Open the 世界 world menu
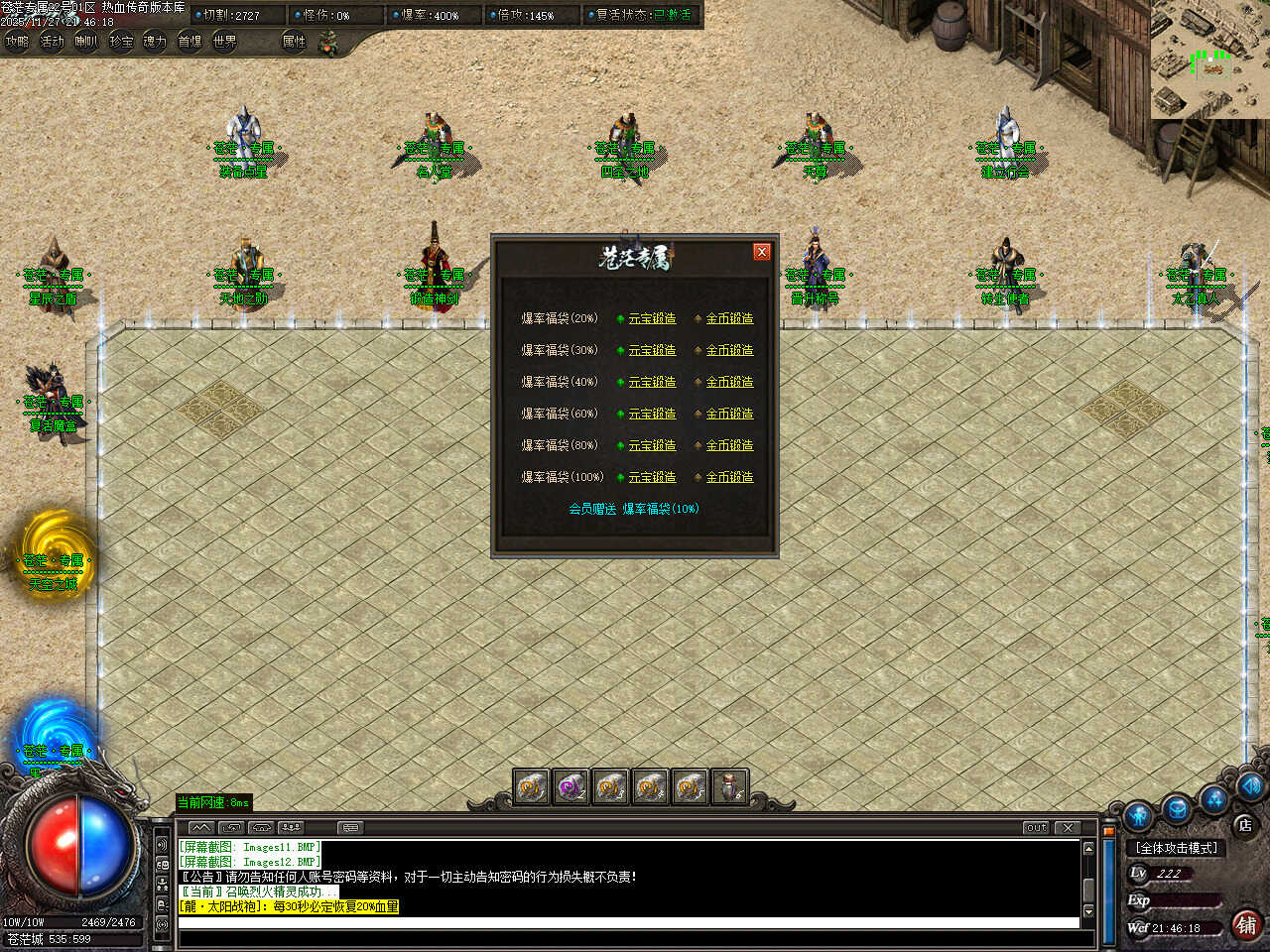1270x952 pixels. point(224,42)
